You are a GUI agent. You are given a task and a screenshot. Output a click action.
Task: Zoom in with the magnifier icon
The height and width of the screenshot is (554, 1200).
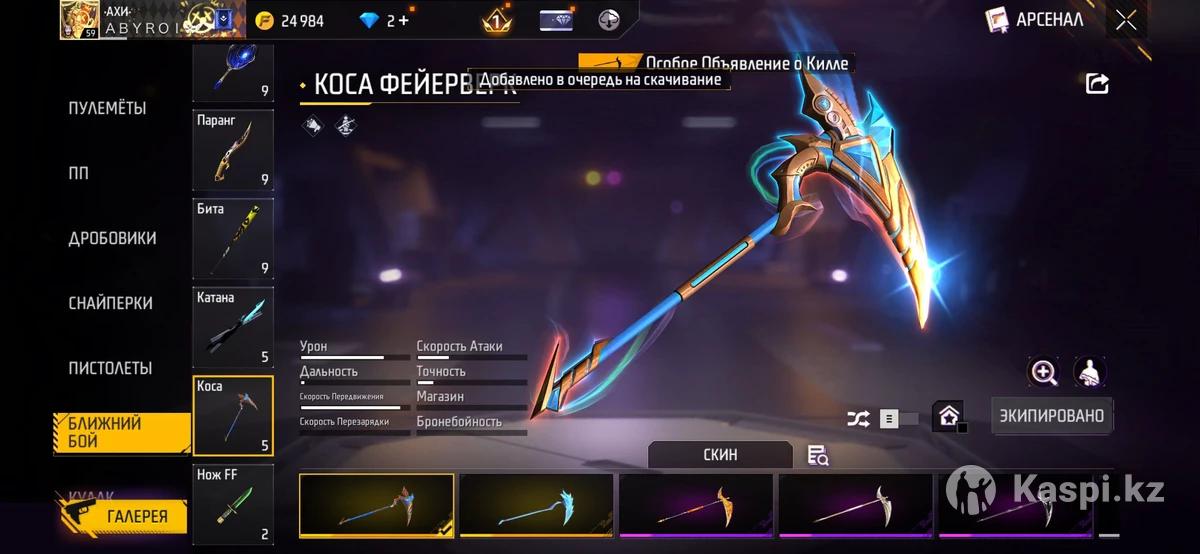(x=1044, y=373)
